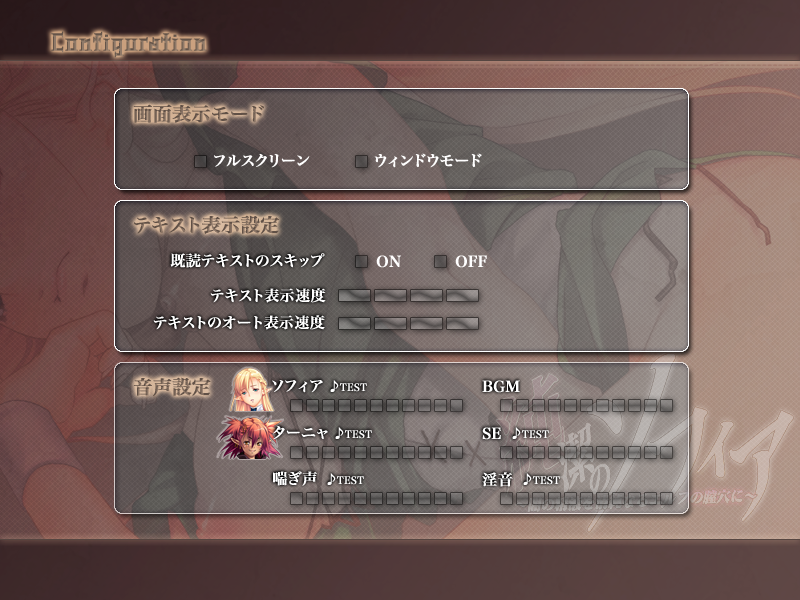The image size is (800, 600).
Task: Set the 淫音 volume bar
Action: point(586,498)
